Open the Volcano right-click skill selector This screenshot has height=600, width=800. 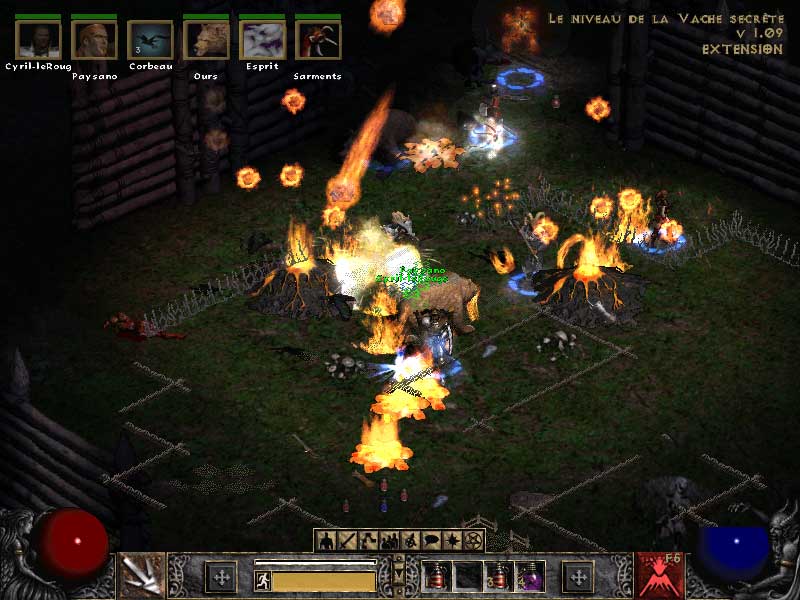coord(661,575)
